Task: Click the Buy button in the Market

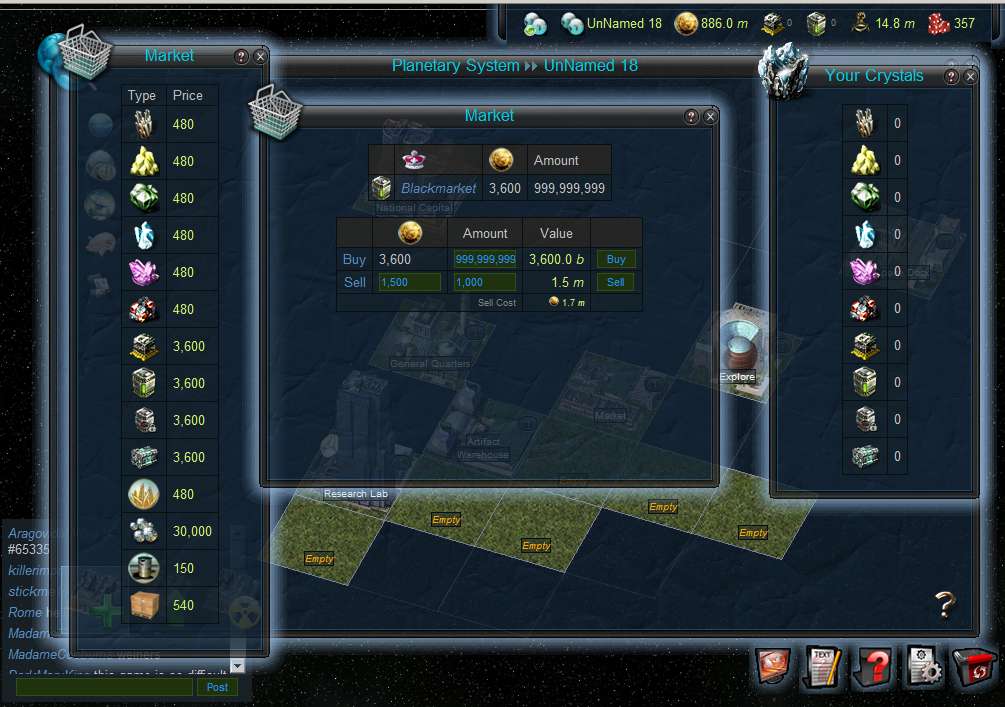Action: pos(616,259)
